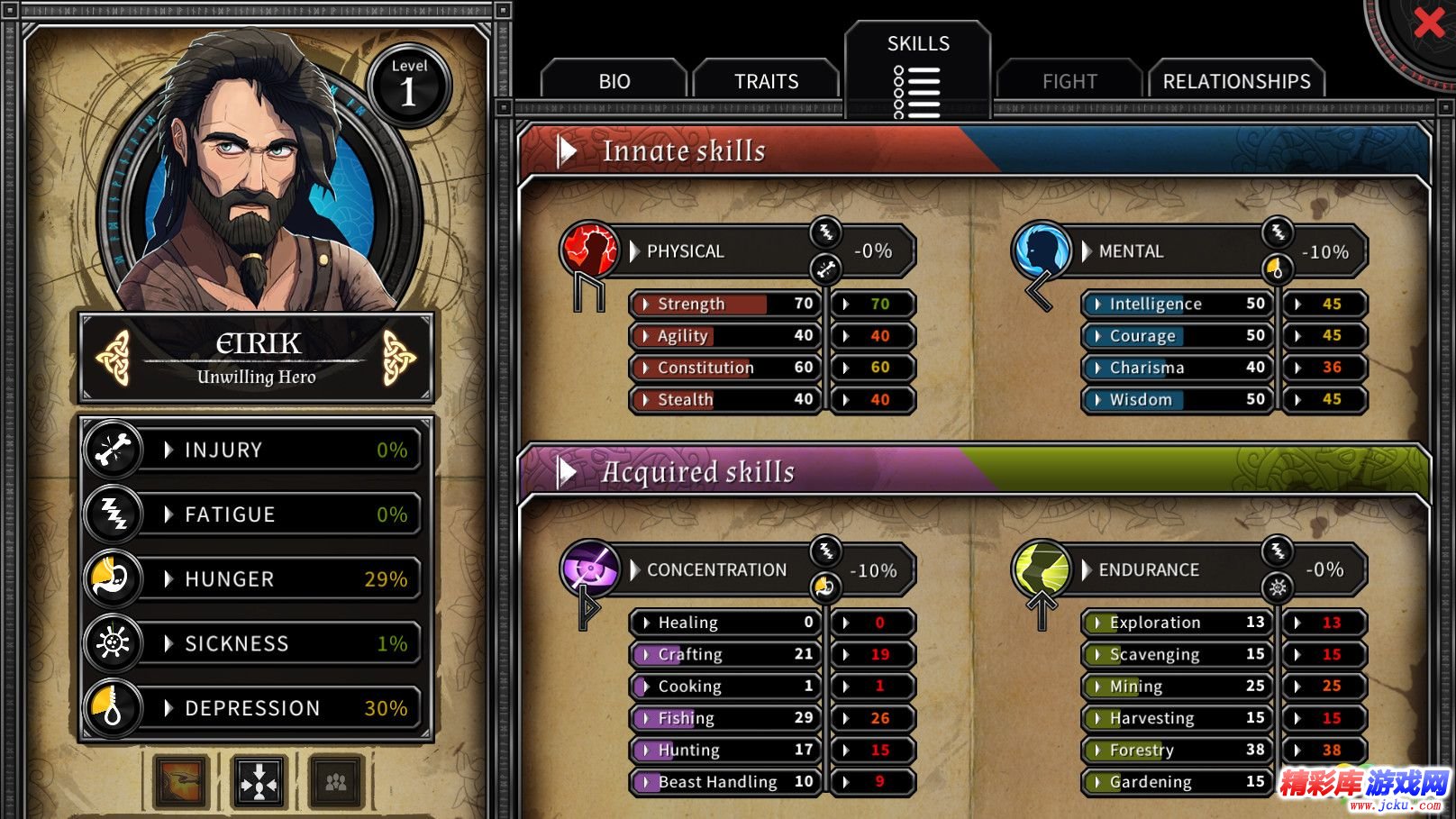Click the four-arrows gather icon below stats
Screen dimensions: 1456x819
(259, 780)
